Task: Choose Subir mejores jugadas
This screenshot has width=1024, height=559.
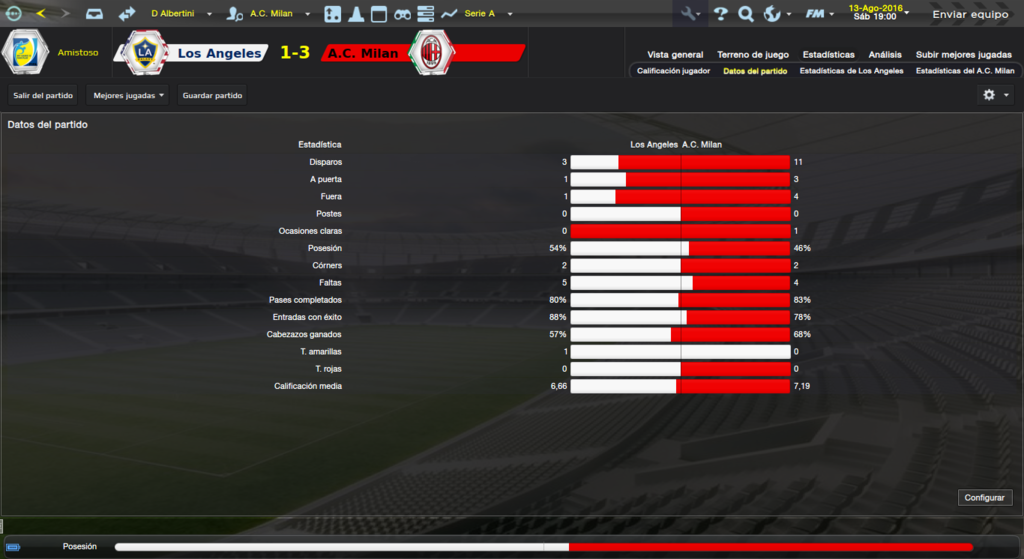Action: (963, 54)
